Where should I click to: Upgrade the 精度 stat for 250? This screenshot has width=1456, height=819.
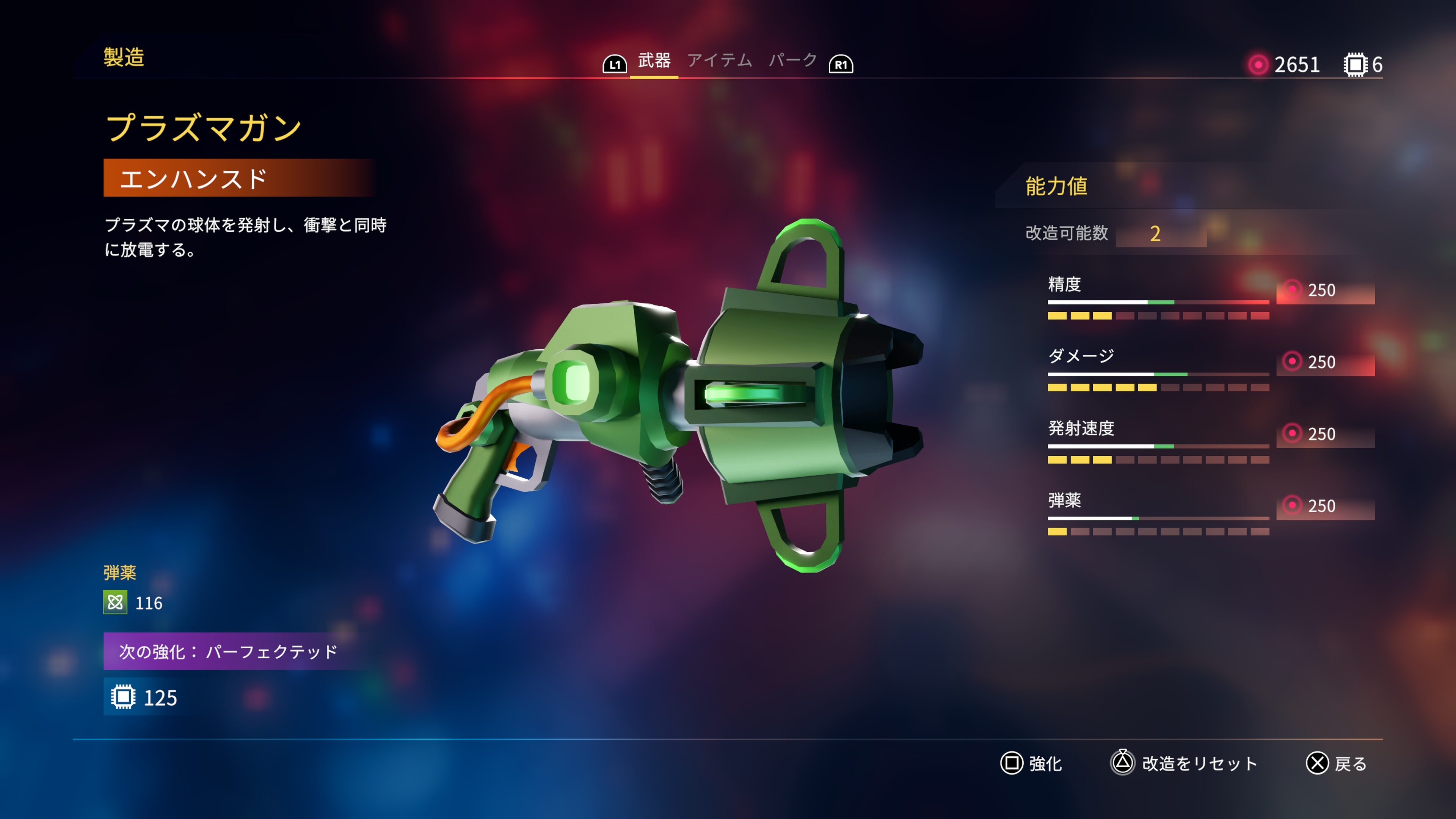coord(1325,290)
